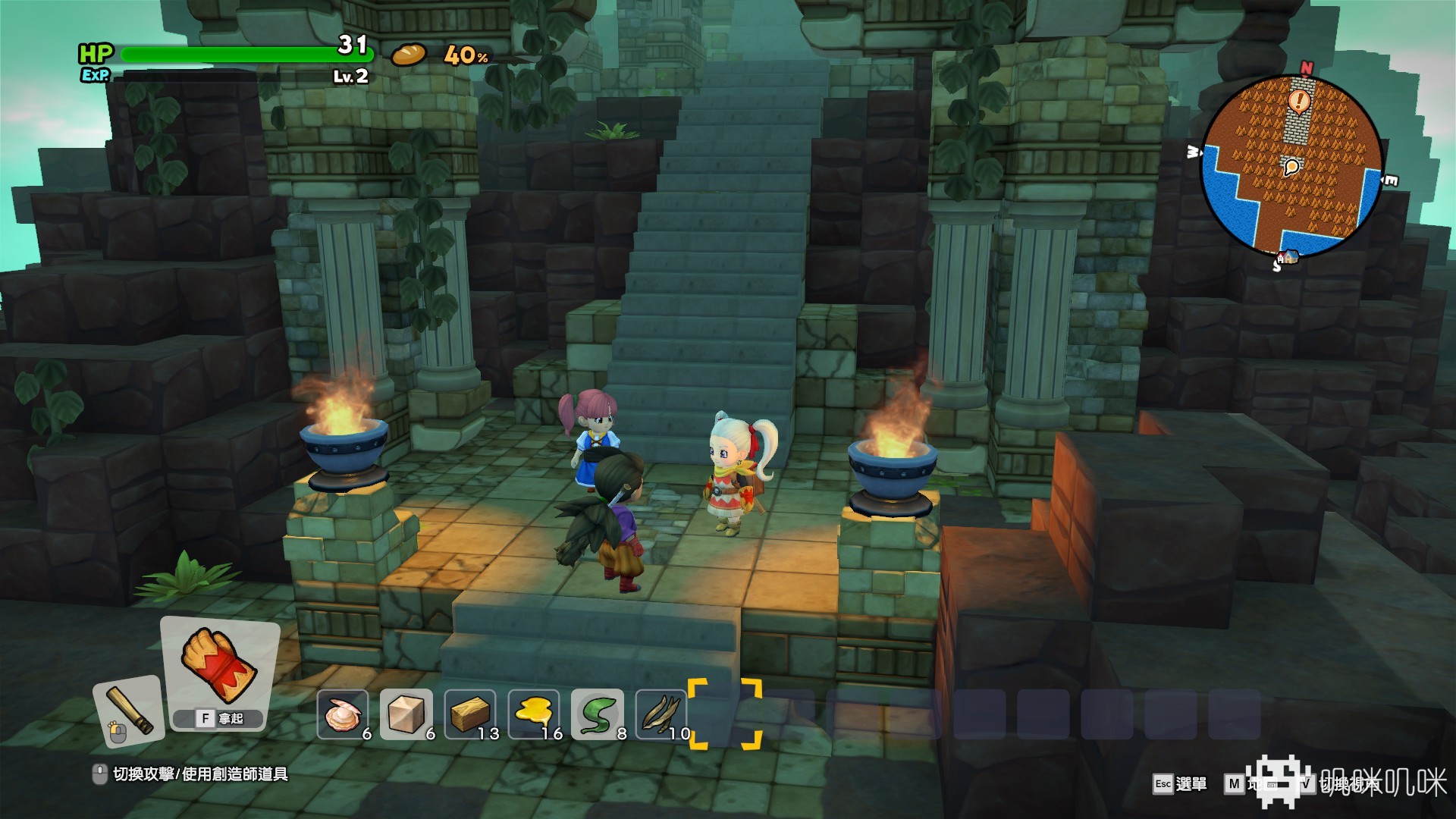Choose the dry grass bundle slot
1456x819 pixels.
[661, 714]
